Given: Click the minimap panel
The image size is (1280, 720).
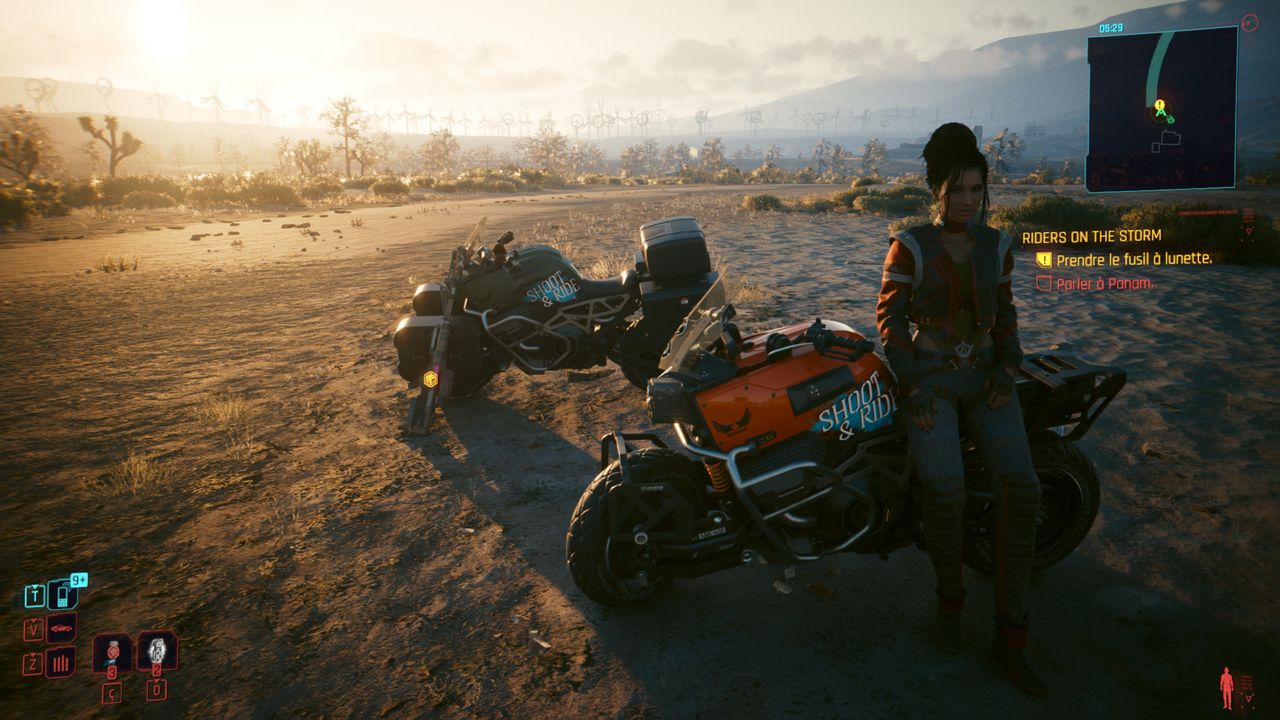Looking at the screenshot, I should pos(1161,108).
